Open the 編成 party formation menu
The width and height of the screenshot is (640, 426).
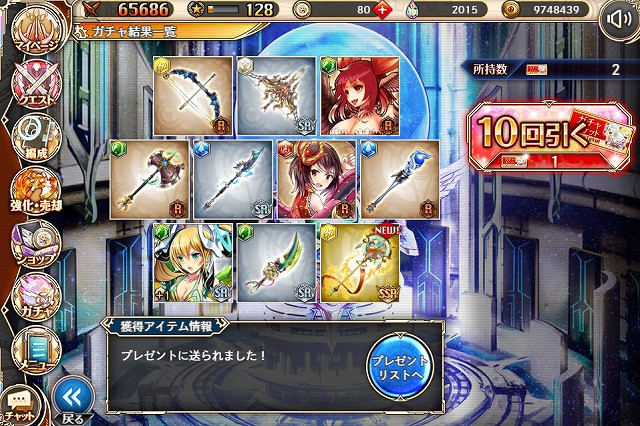coord(32,140)
